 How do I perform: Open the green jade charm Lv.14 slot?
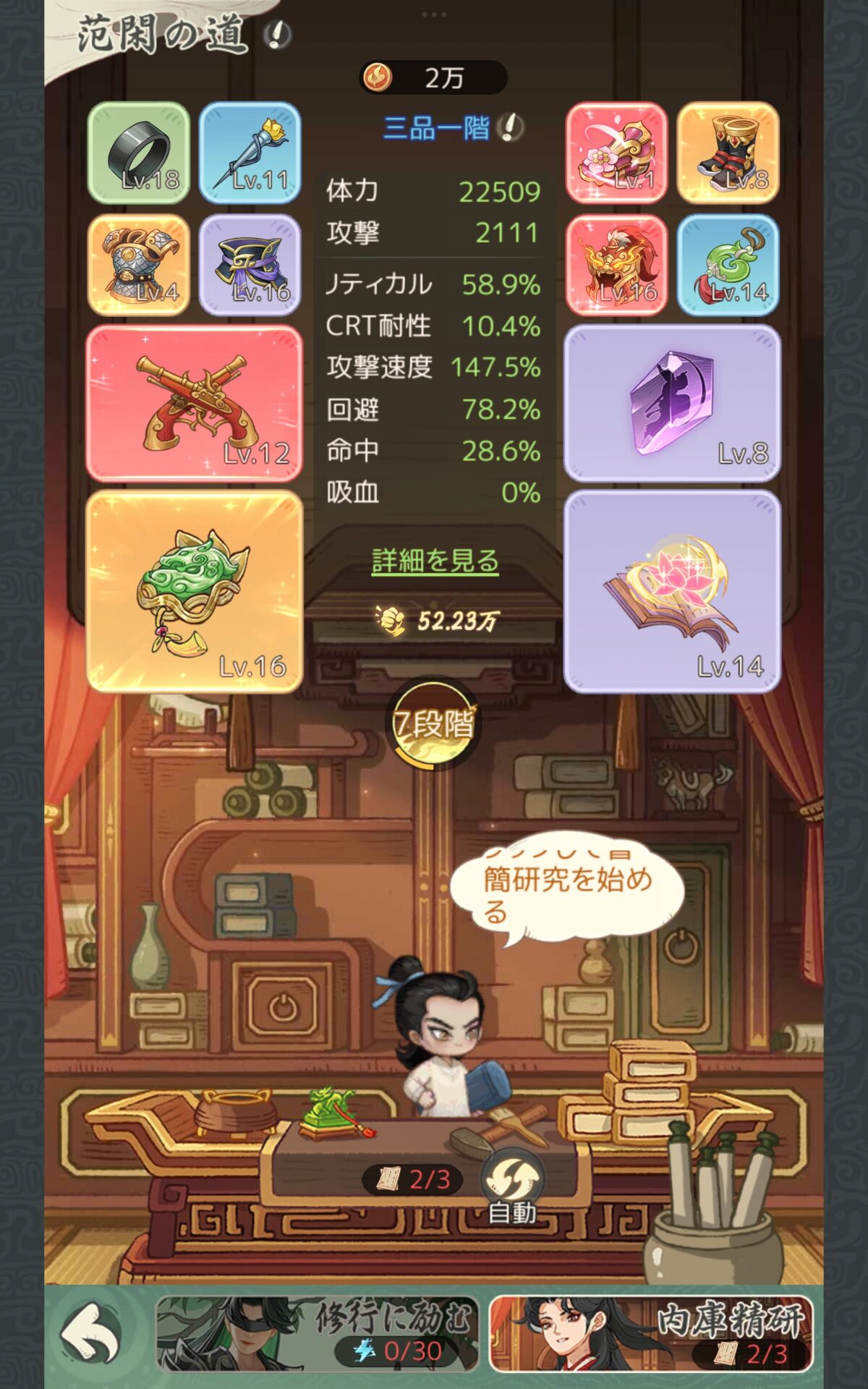tap(728, 265)
